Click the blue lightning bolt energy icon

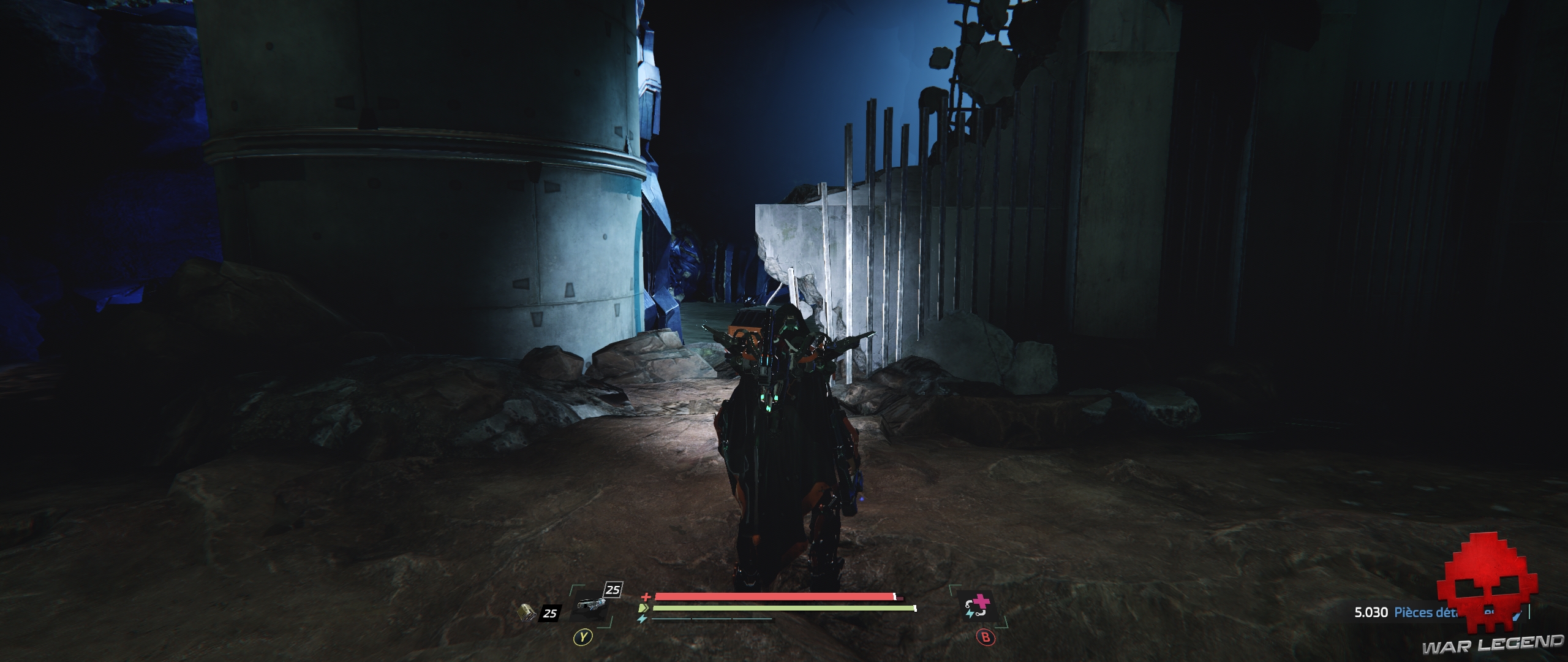click(642, 619)
